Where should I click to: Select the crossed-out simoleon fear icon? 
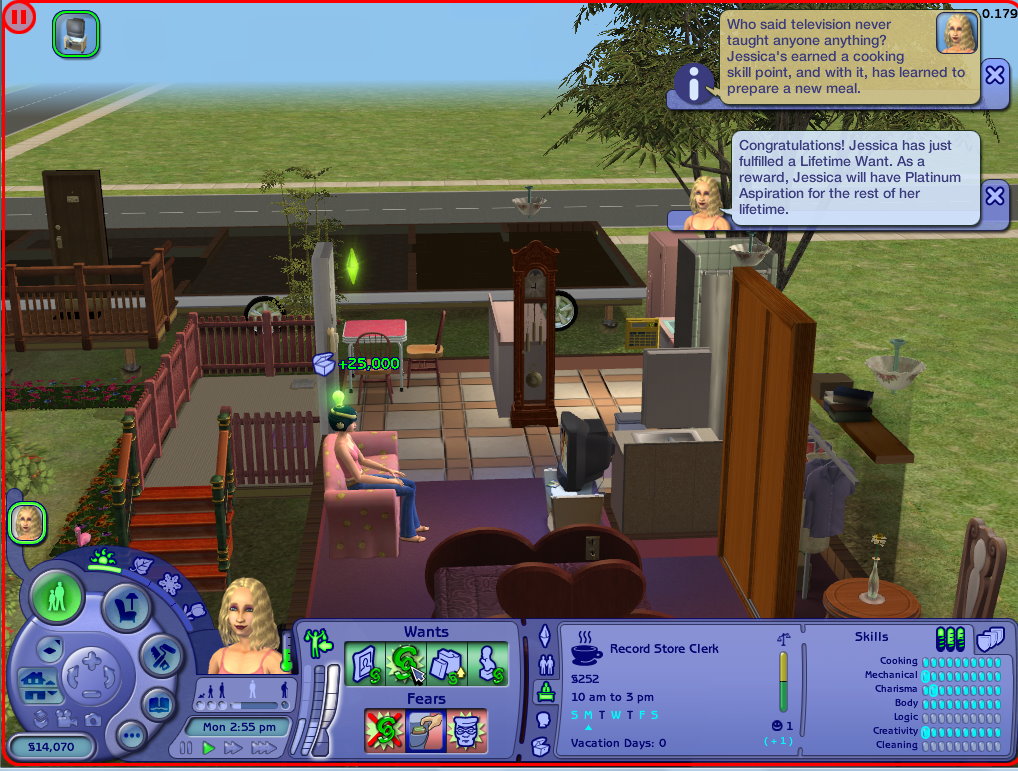[384, 731]
